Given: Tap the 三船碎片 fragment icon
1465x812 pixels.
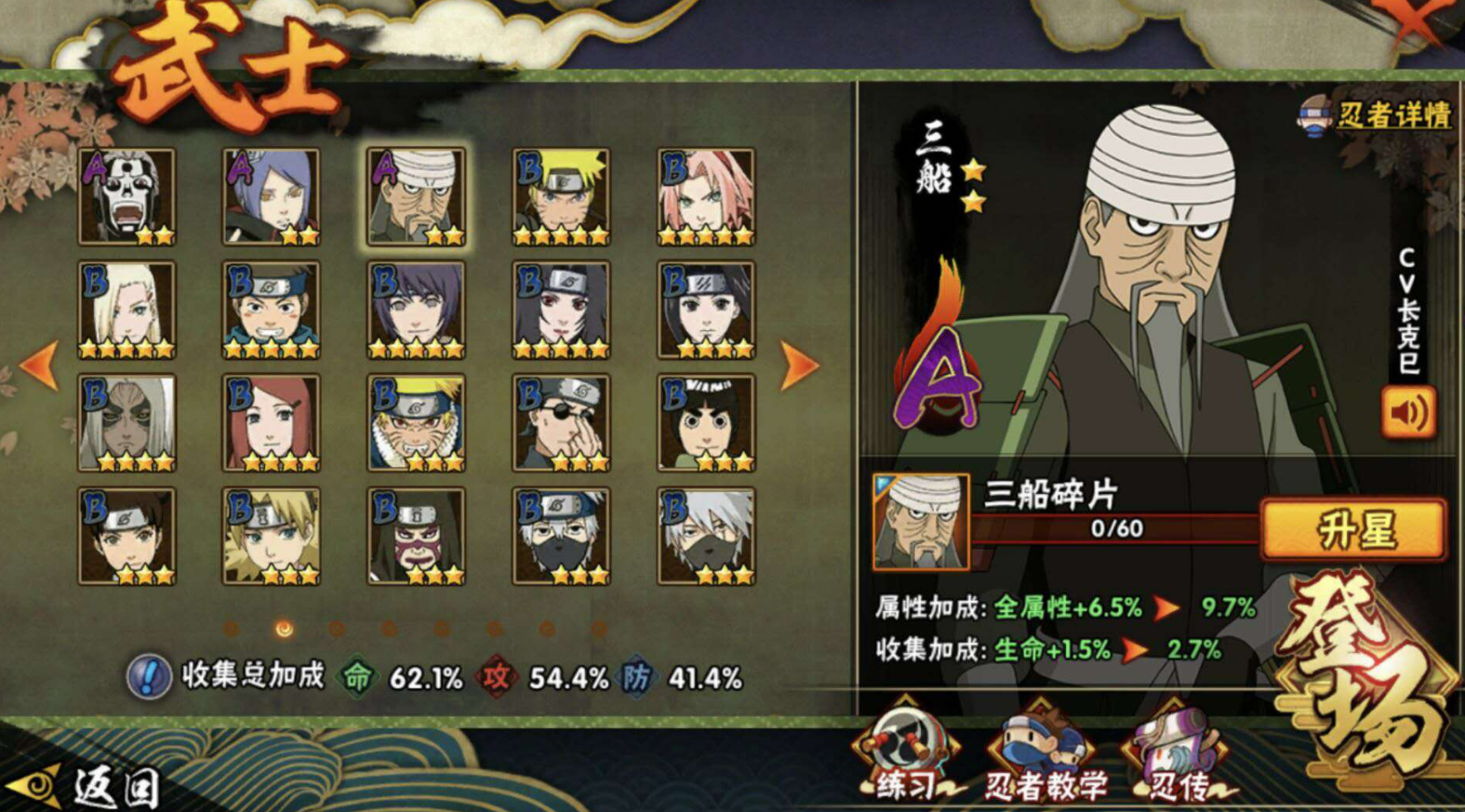Looking at the screenshot, I should (x=921, y=522).
